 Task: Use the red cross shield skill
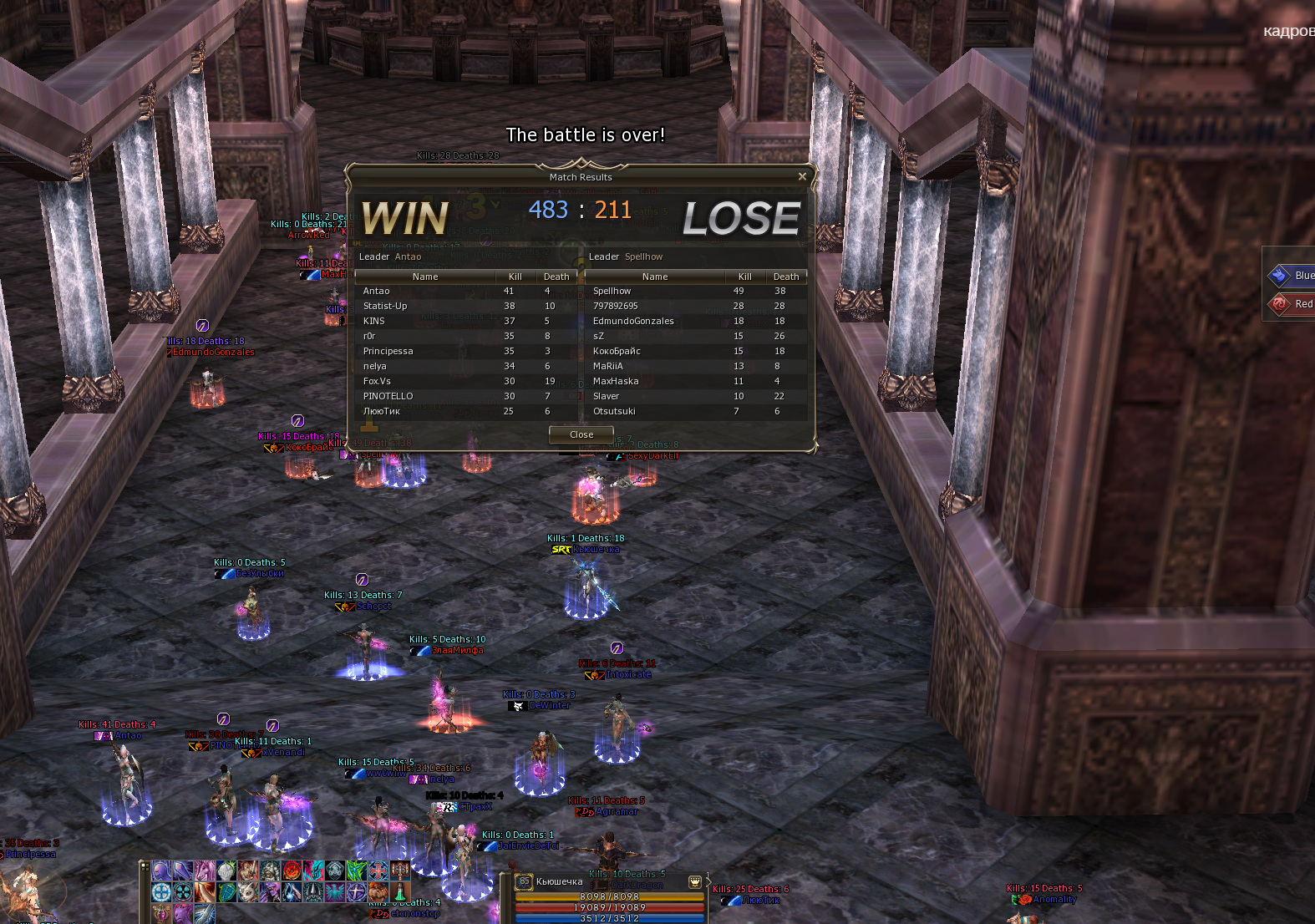(378, 871)
